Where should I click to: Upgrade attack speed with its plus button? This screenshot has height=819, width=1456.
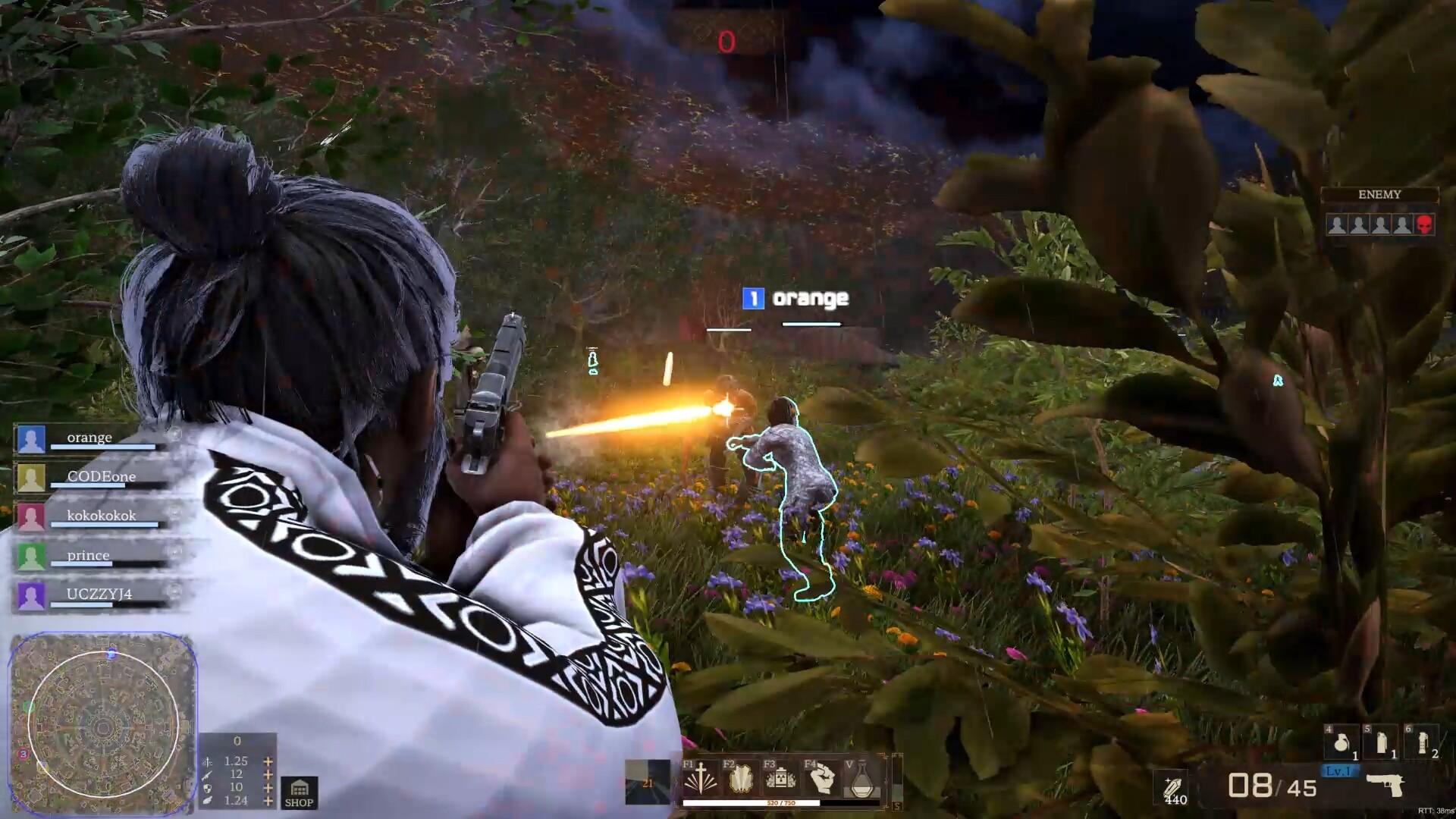[267, 760]
